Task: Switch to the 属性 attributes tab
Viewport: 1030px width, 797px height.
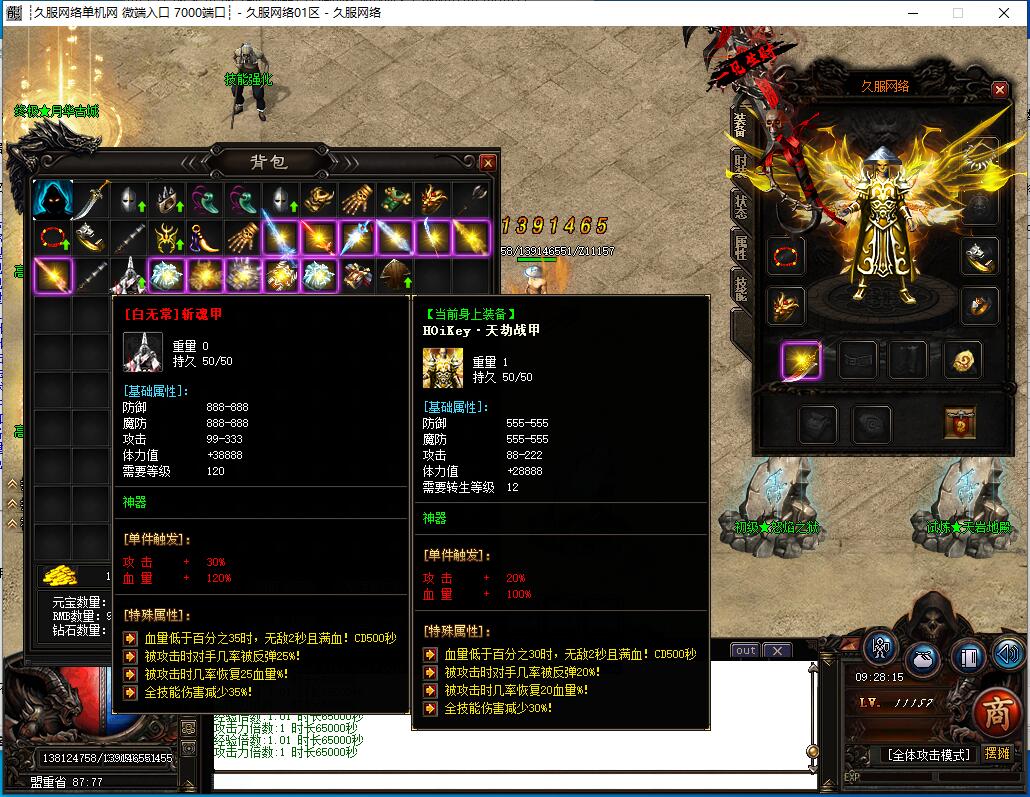Action: coord(740,249)
